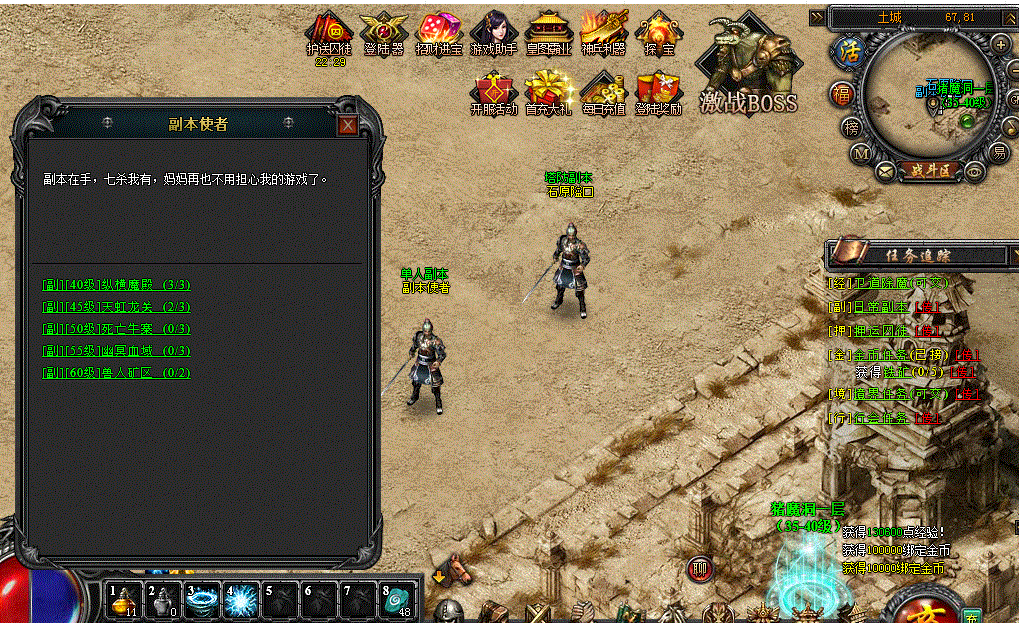
Task: Pick the 55级 幽冥血域 dungeon
Action: tap(116, 351)
